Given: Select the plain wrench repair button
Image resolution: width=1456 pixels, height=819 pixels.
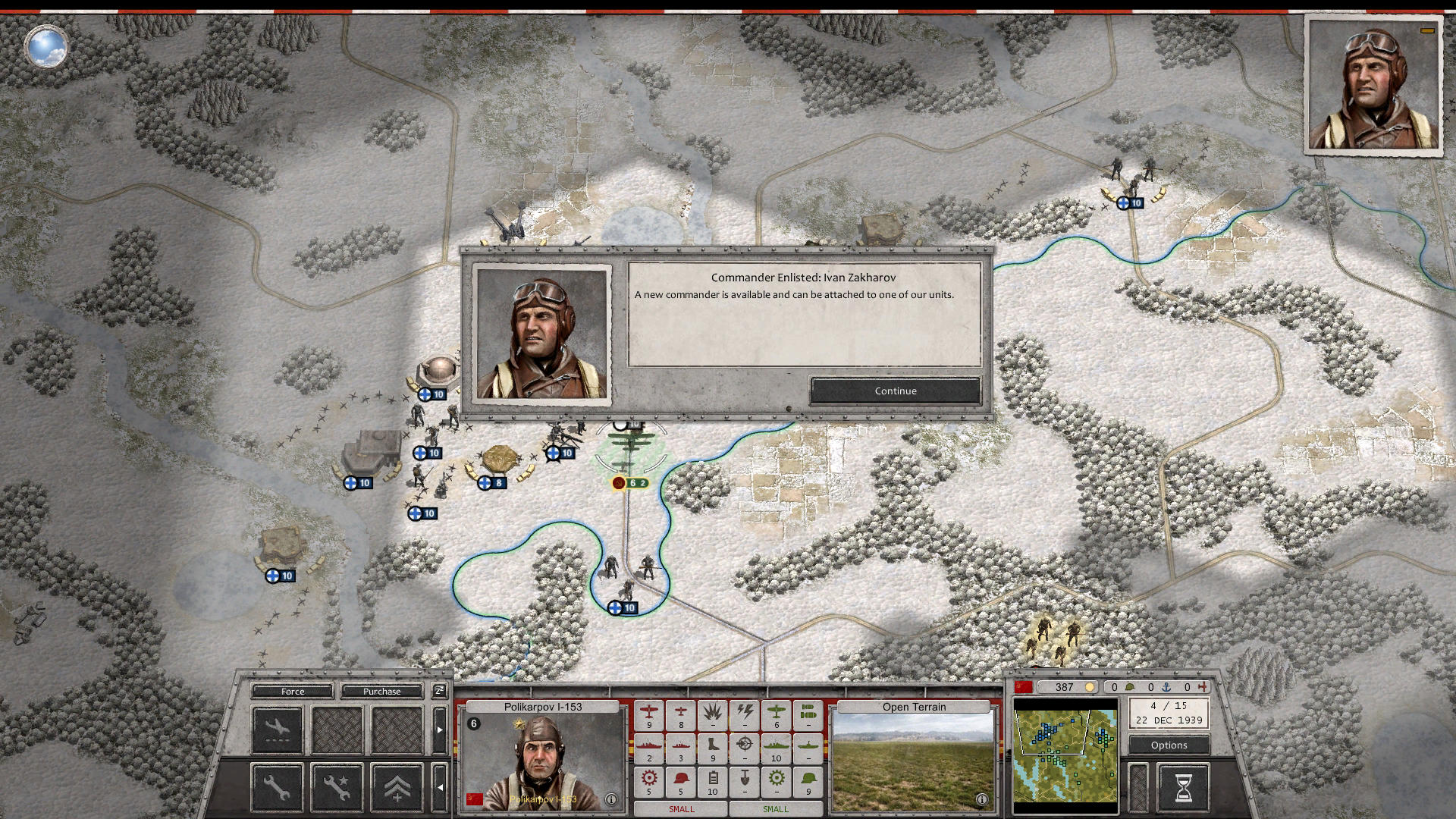Looking at the screenshot, I should pos(277,788).
